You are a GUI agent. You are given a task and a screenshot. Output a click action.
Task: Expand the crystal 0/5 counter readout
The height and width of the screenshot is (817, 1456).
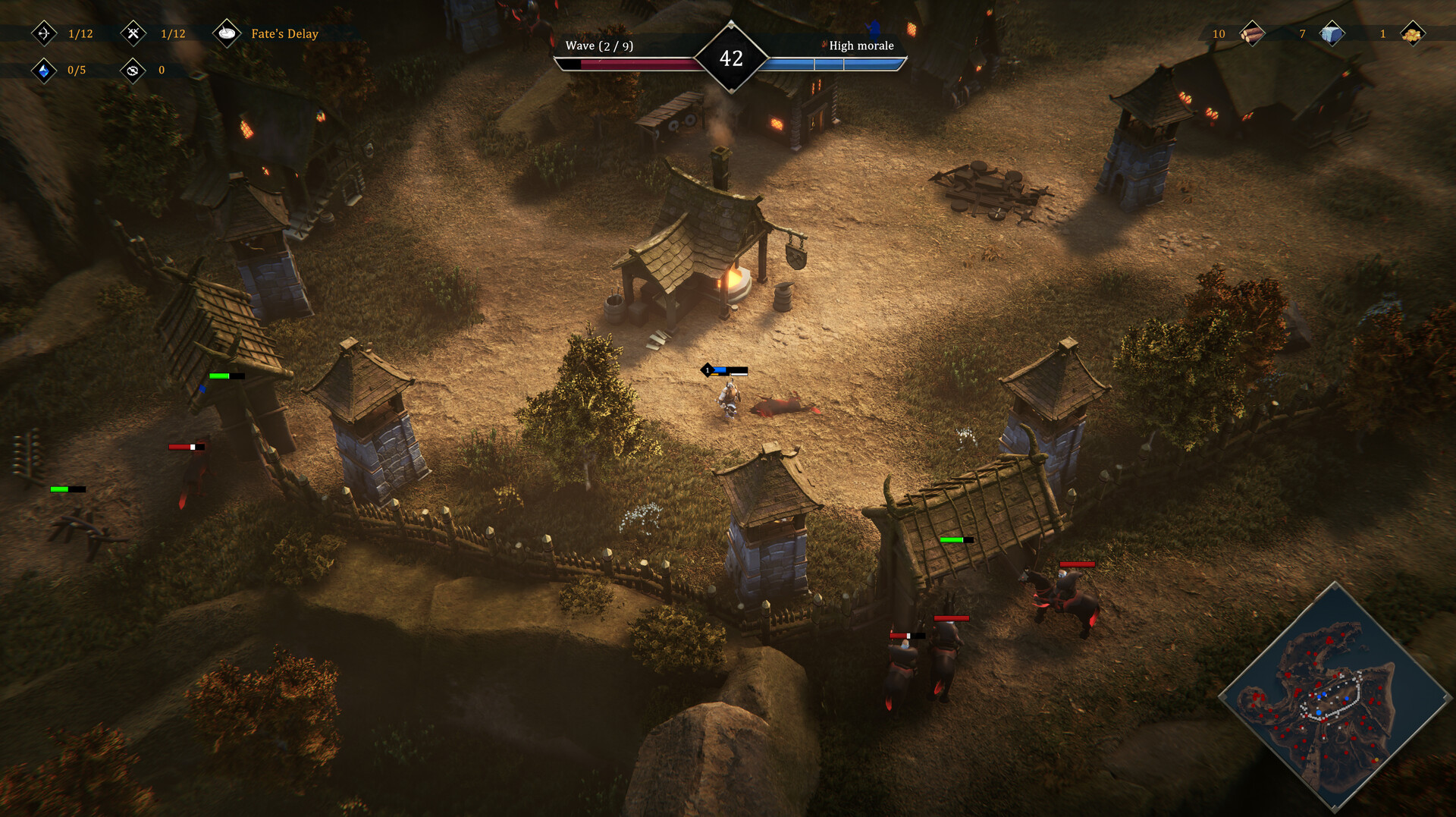coord(75,70)
